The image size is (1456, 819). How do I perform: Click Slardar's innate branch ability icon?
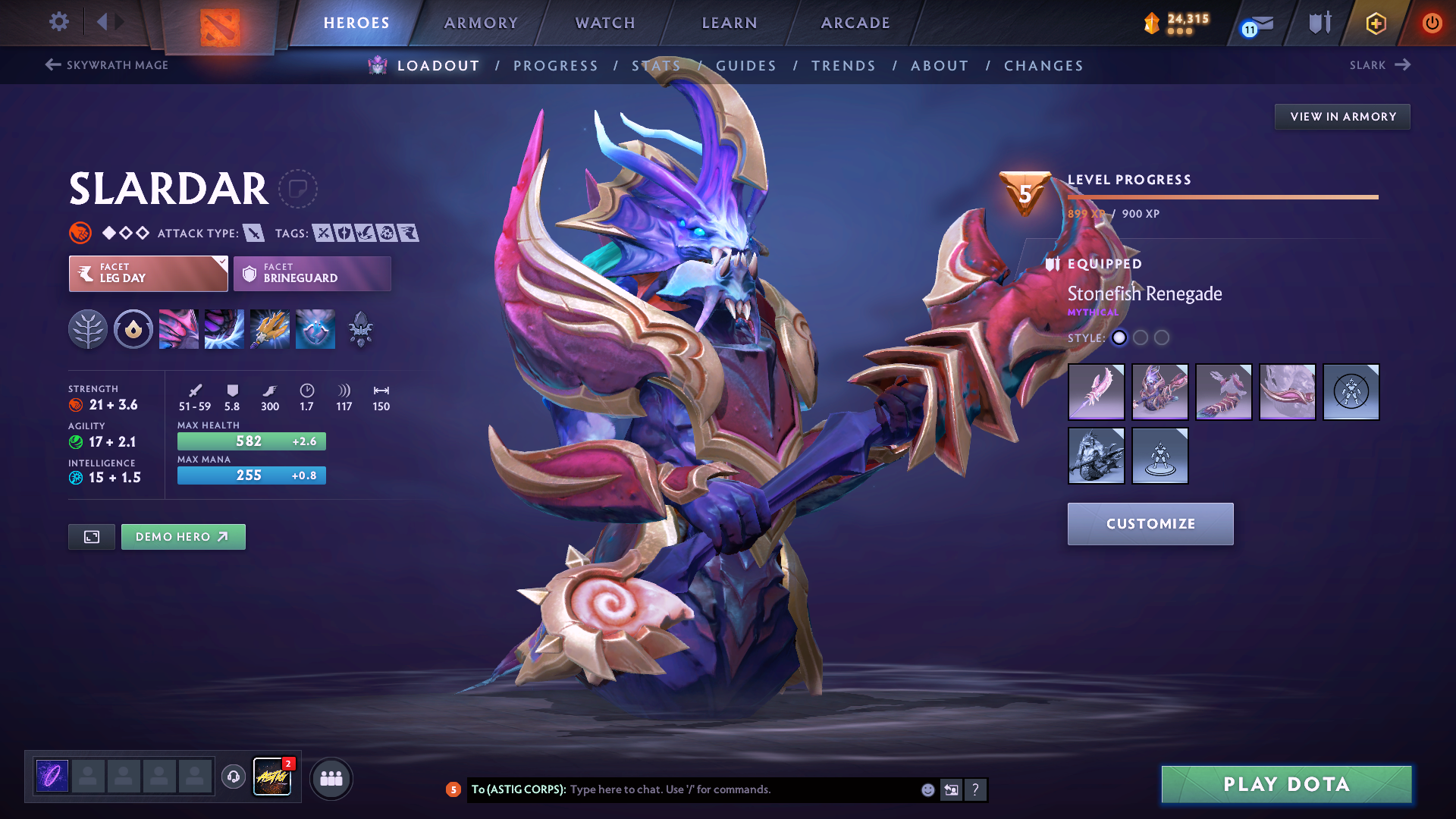click(88, 329)
